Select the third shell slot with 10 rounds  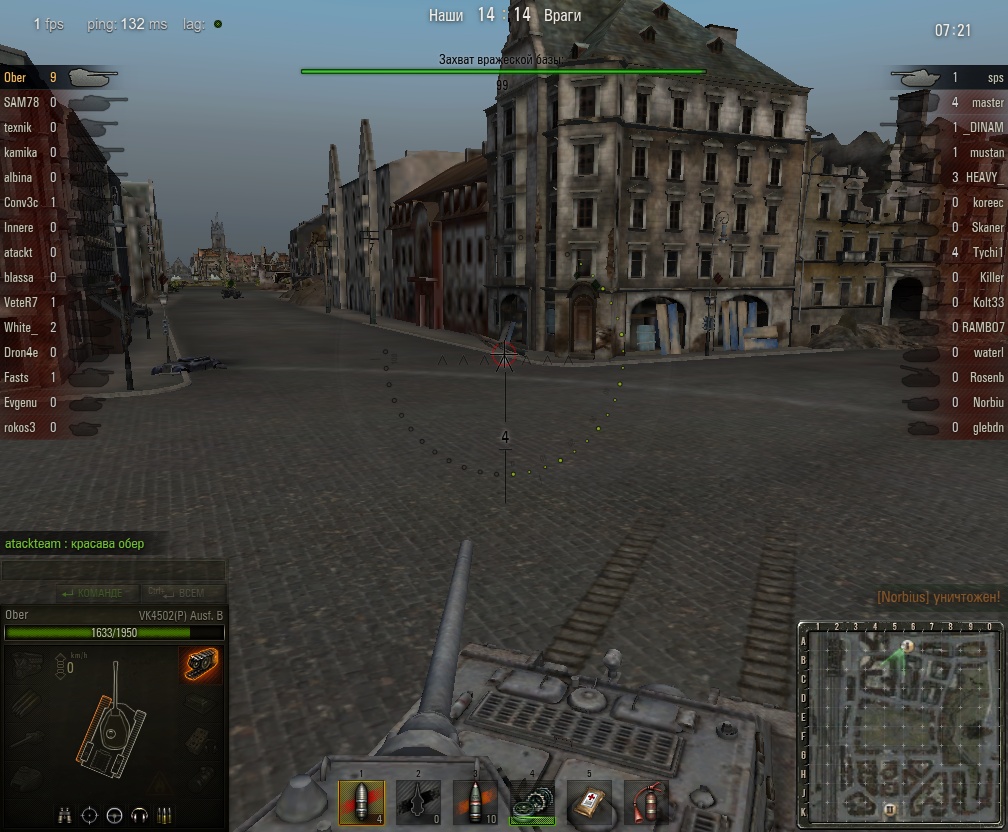coord(475,802)
